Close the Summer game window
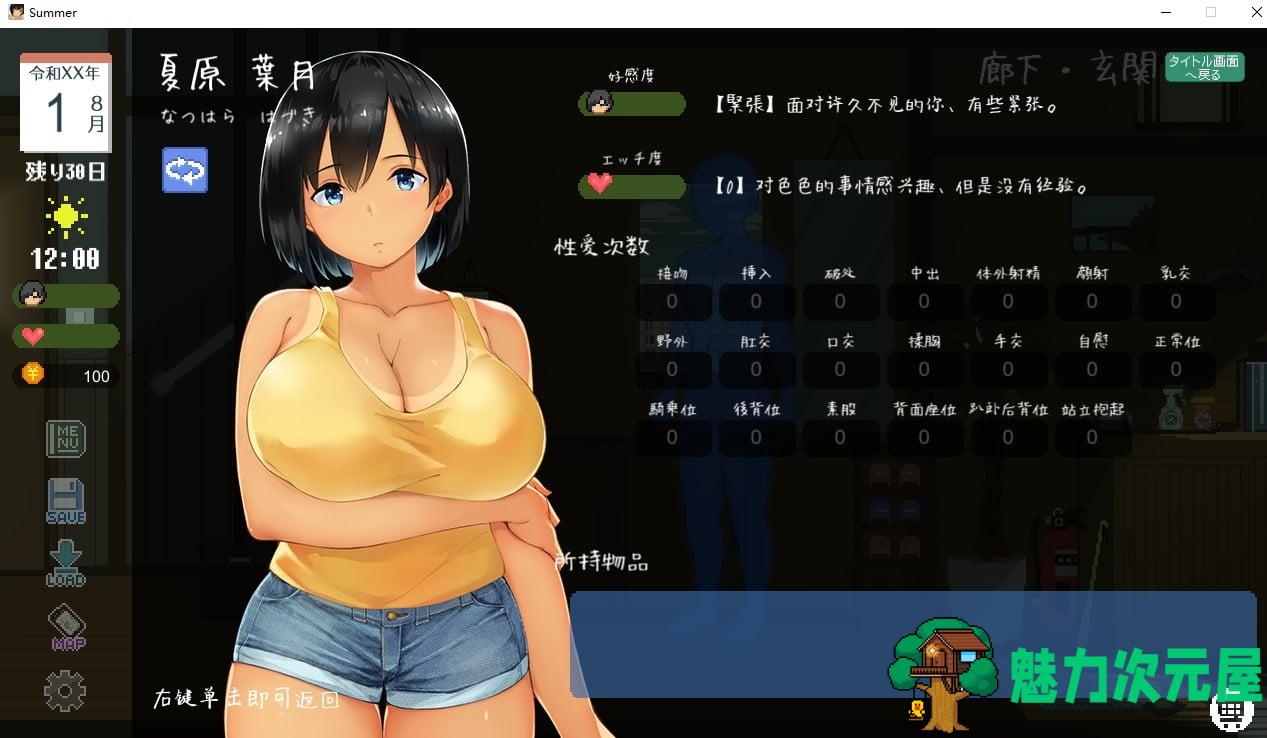 point(1257,12)
